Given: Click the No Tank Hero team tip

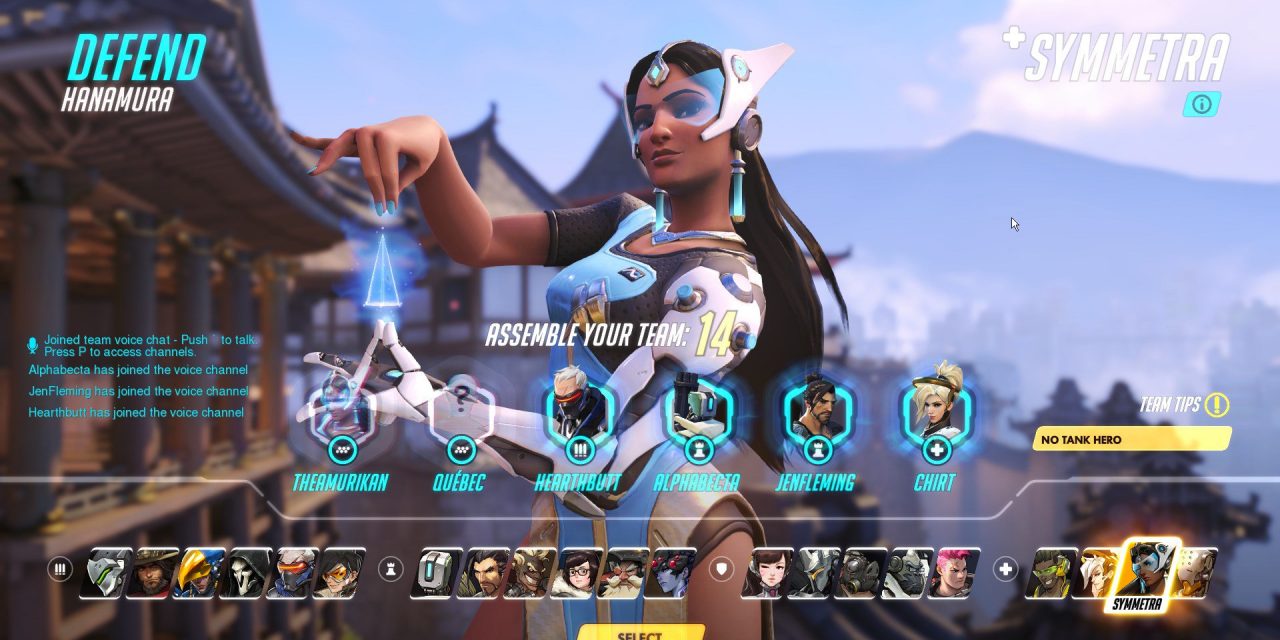Looking at the screenshot, I should coord(1131,439).
